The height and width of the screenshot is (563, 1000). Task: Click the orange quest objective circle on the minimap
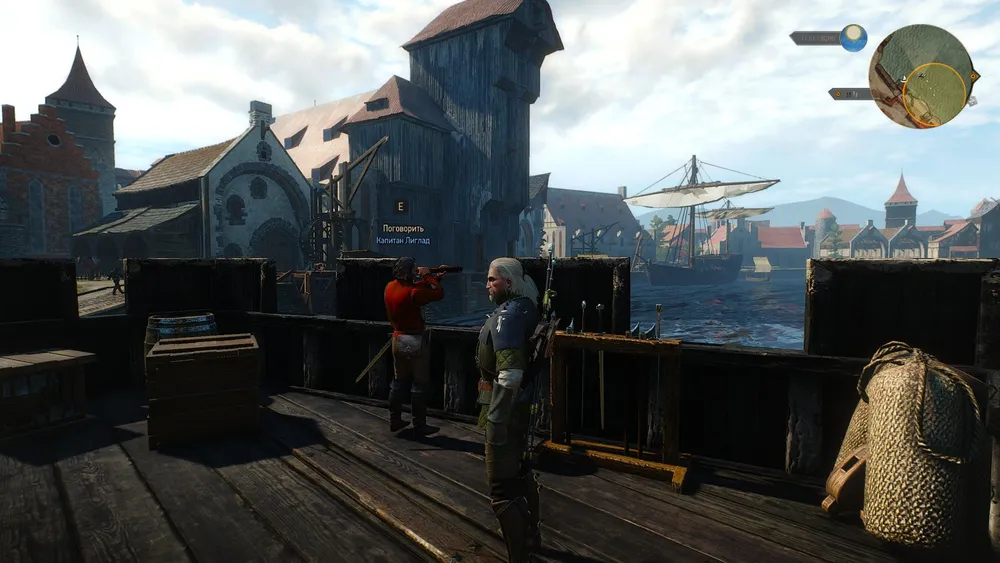pos(934,95)
